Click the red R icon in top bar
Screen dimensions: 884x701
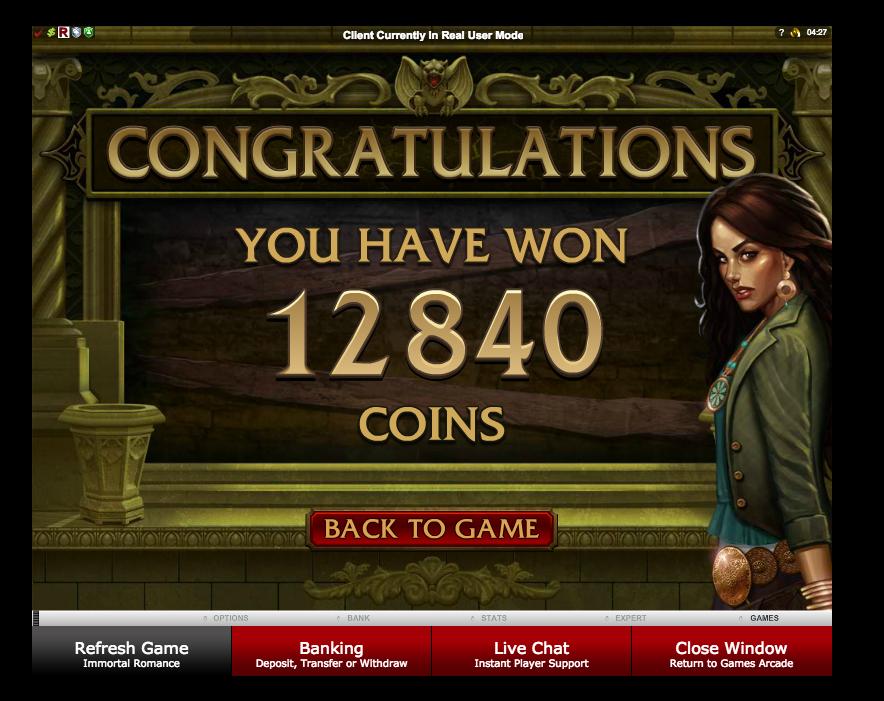click(x=63, y=34)
